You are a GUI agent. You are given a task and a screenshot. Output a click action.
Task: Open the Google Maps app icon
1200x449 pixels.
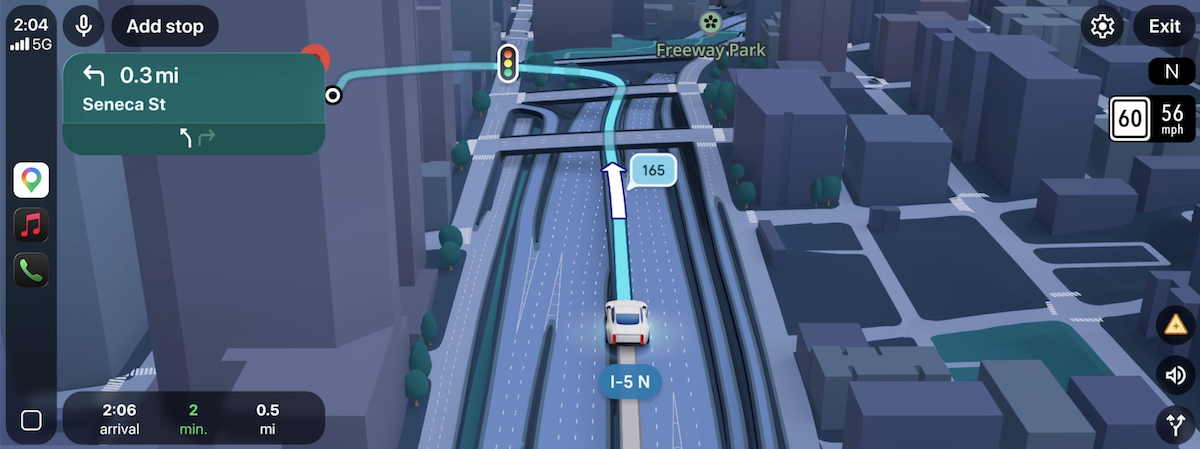tap(31, 180)
